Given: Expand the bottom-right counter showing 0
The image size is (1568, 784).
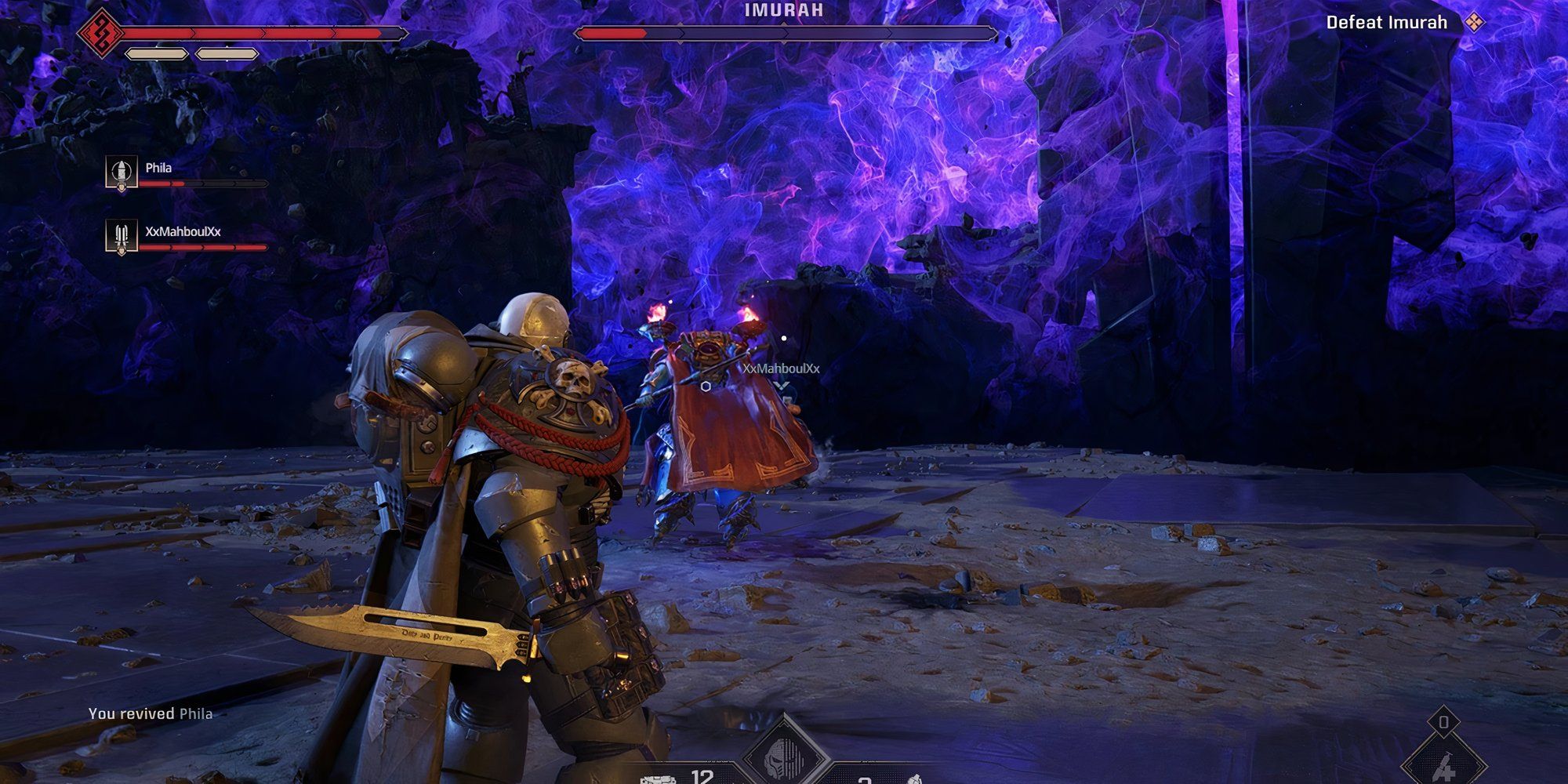Looking at the screenshot, I should pyautogui.click(x=1444, y=721).
